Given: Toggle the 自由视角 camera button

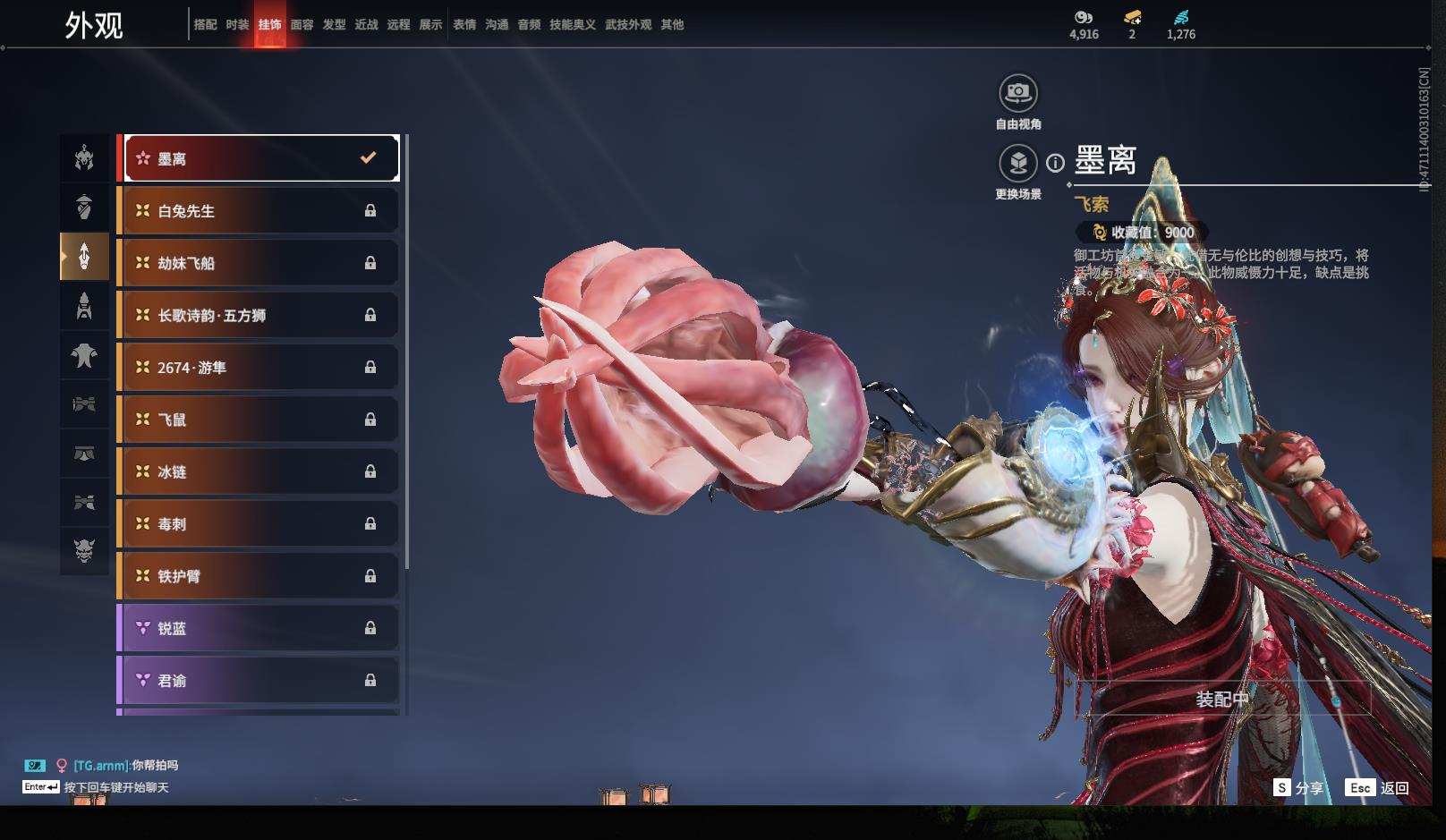Looking at the screenshot, I should point(1017,93).
